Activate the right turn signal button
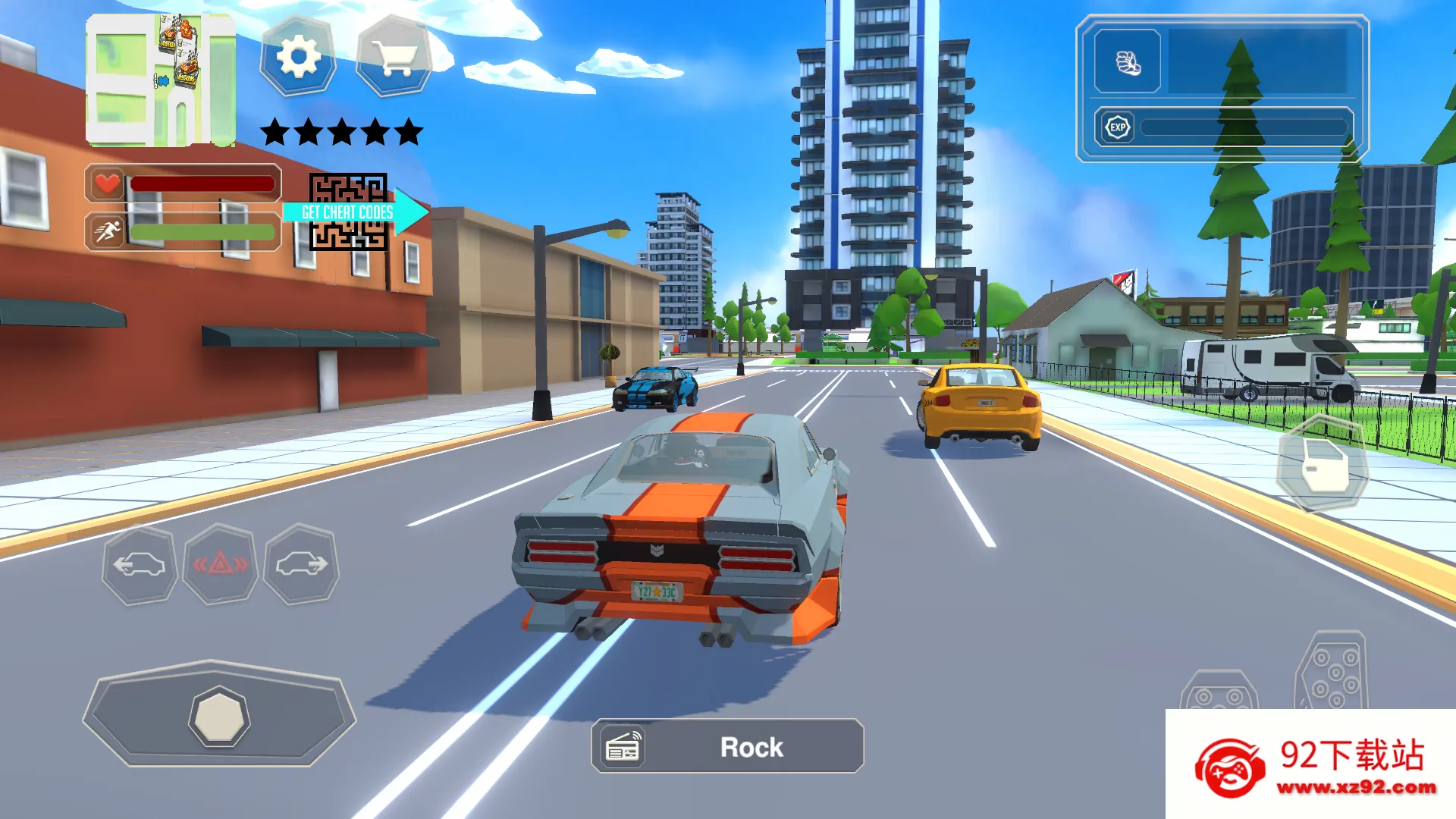This screenshot has height=819, width=1456. tap(301, 565)
